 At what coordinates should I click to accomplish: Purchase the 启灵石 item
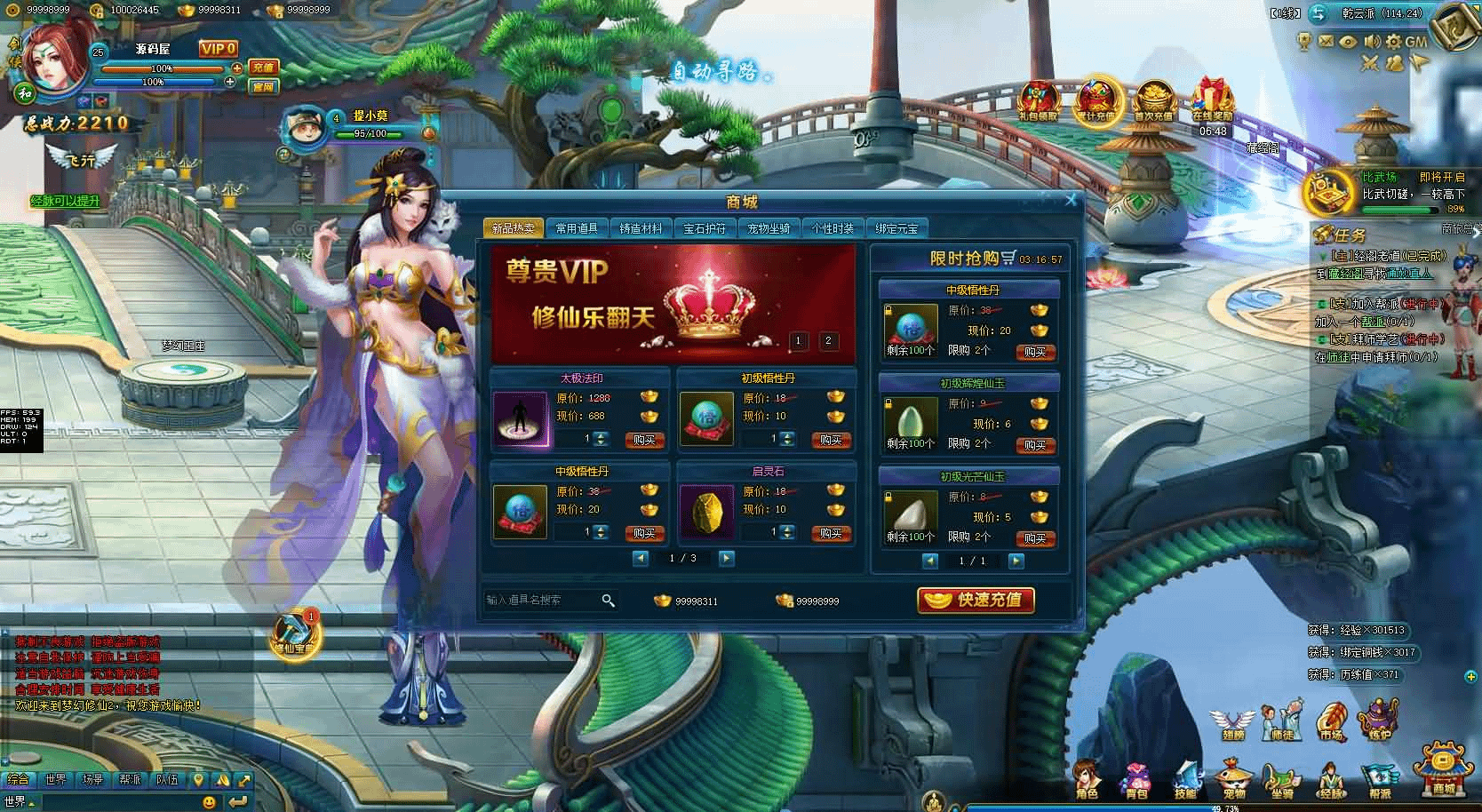coord(831,533)
